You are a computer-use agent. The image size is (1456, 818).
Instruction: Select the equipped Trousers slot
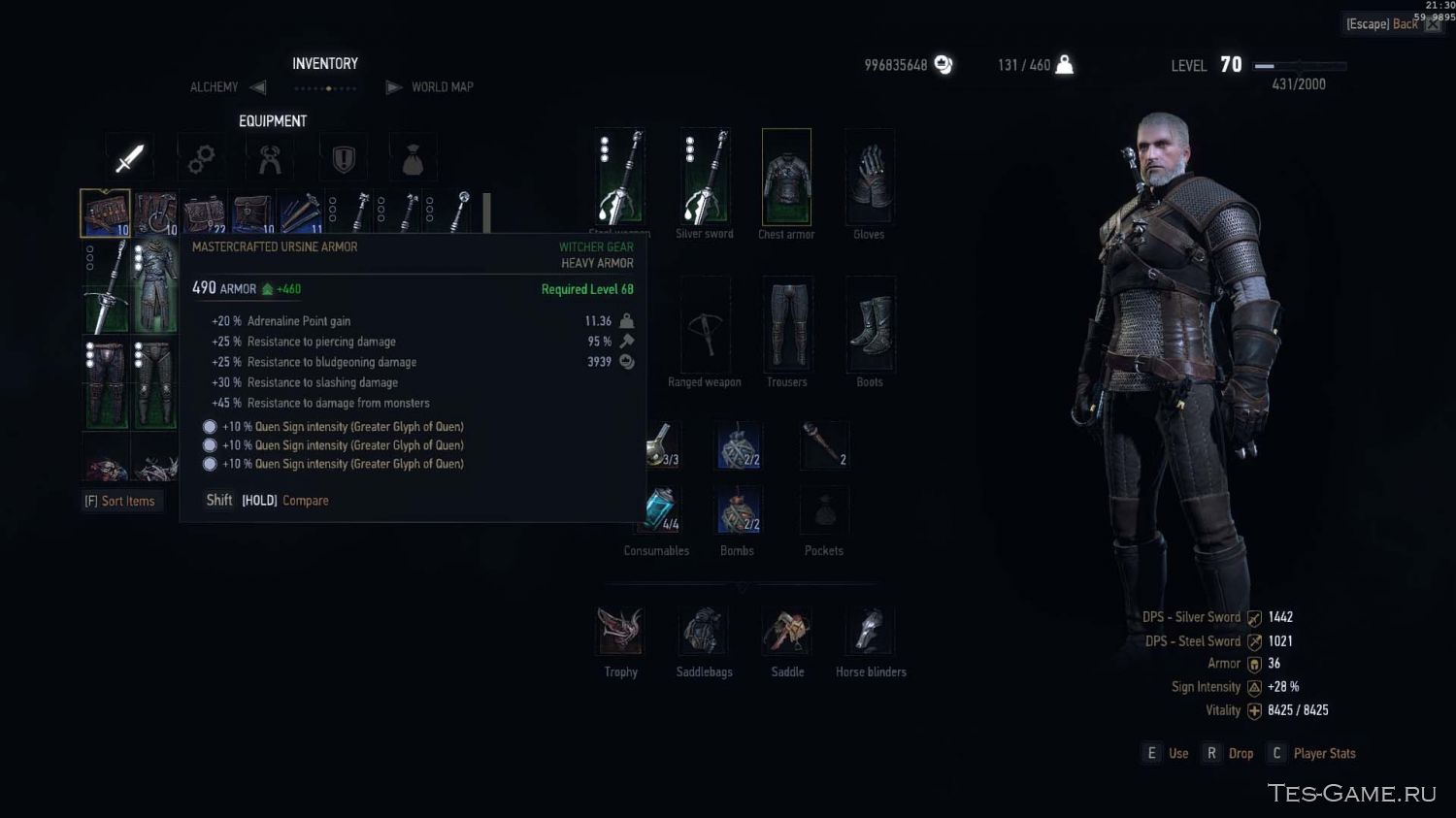coord(787,326)
